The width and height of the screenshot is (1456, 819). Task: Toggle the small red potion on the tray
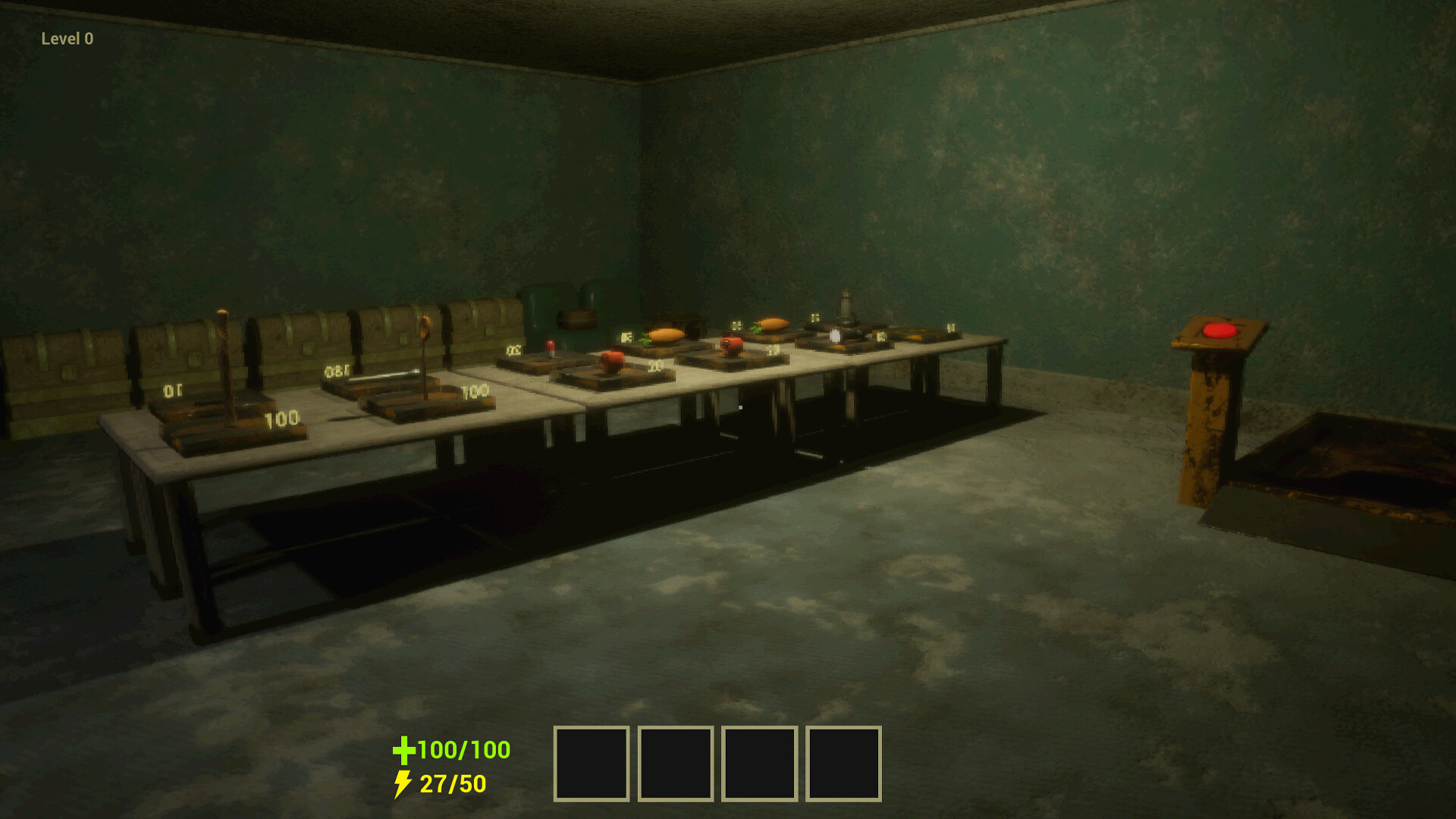pos(549,347)
